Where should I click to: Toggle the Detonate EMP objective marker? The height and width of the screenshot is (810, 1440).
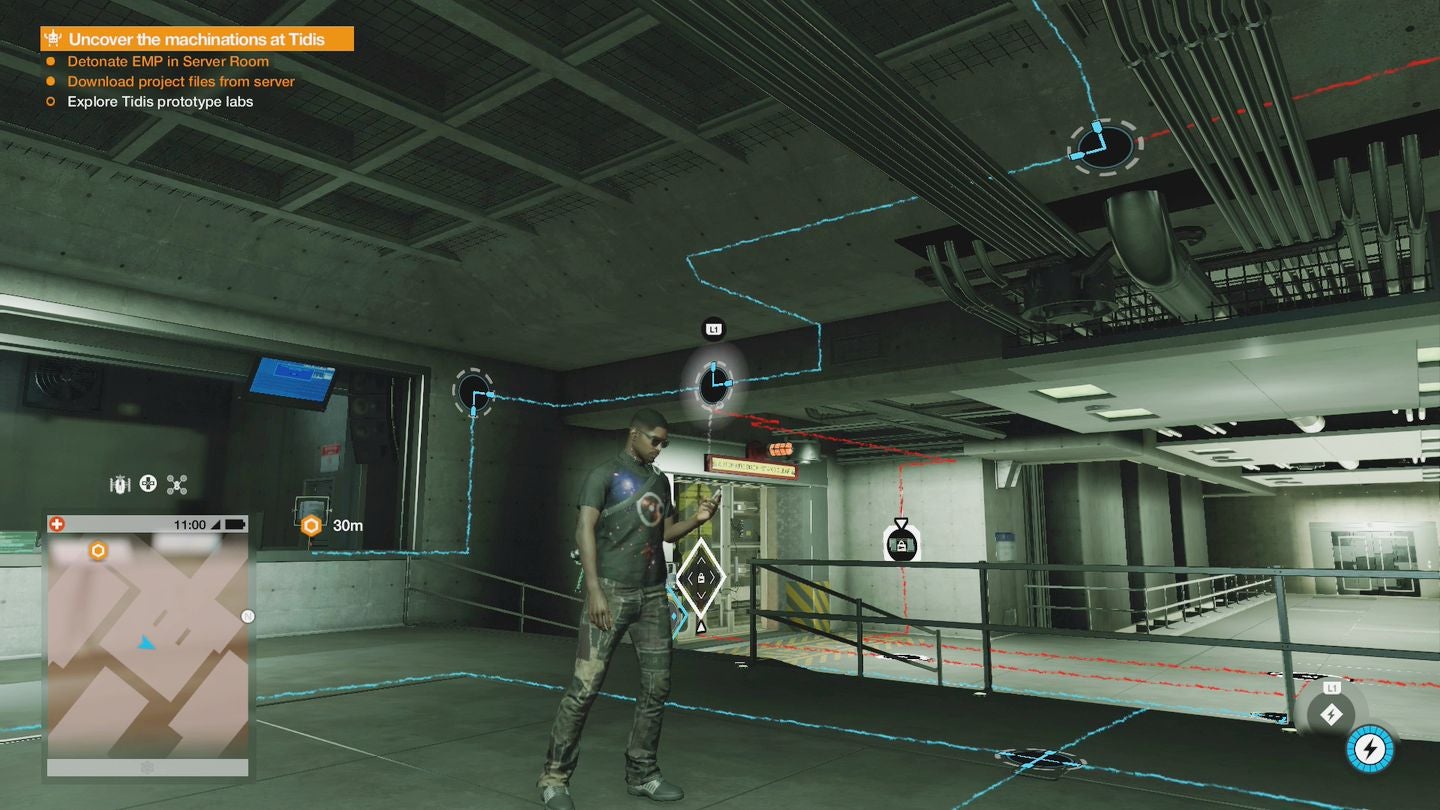(x=50, y=61)
